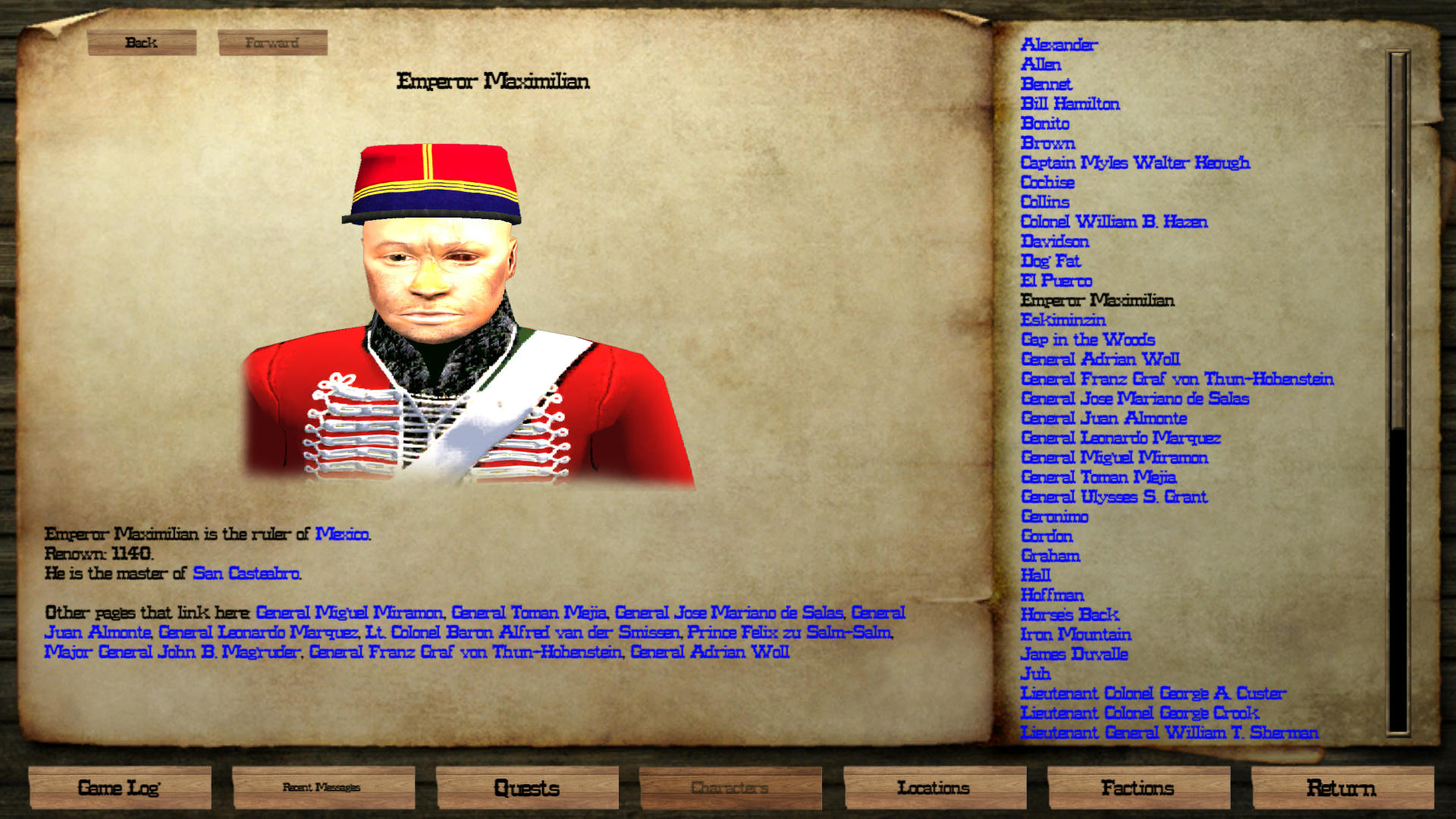Screen dimensions: 1456x819
Task: Click Return to exit the log
Action: [x=1341, y=788]
